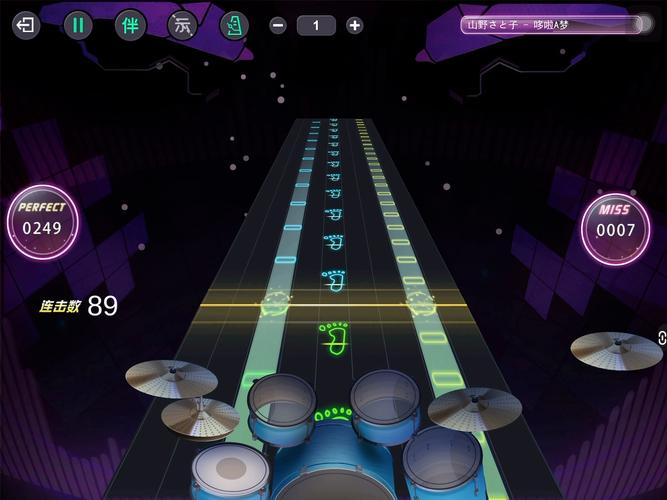Screen dimensions: 667x500
Task: Exit the song with the back arrow button
Action: (25, 25)
